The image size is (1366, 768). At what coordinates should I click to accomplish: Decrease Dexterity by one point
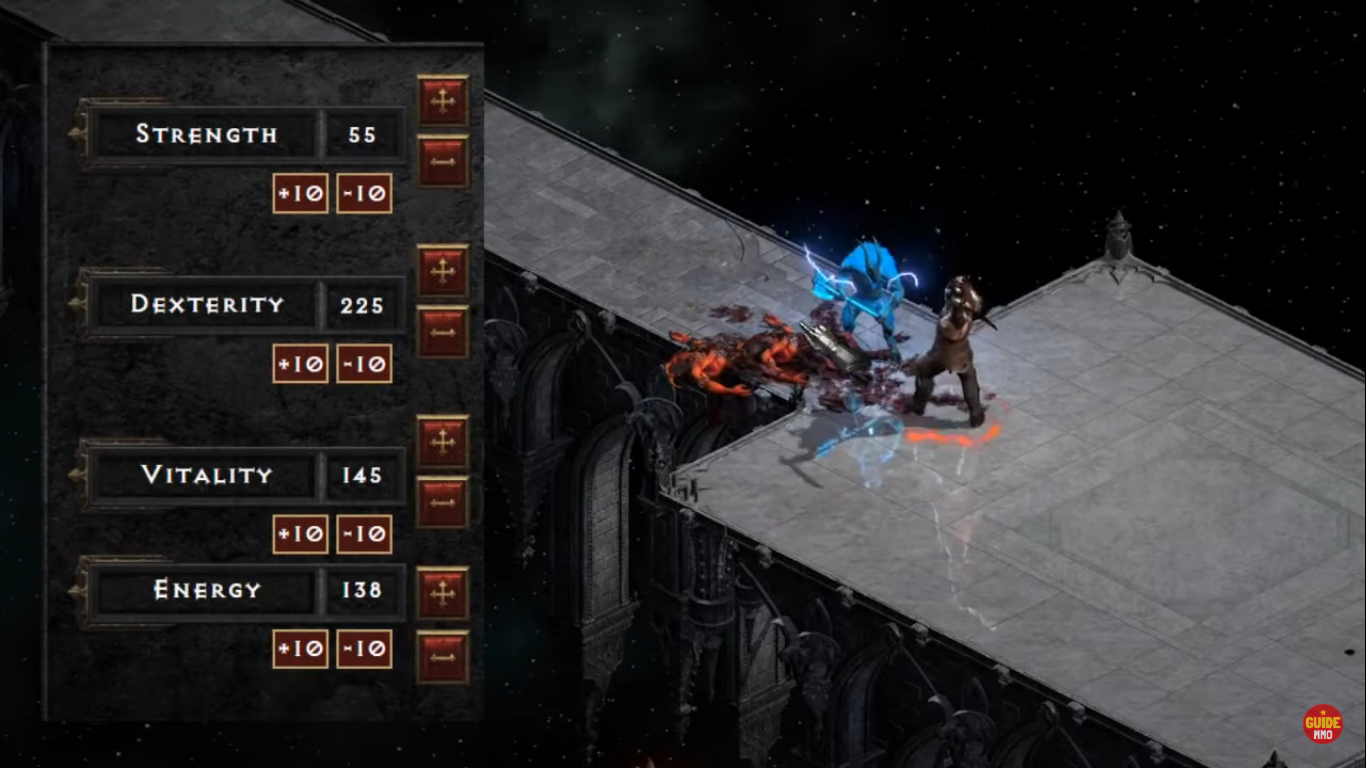[442, 331]
